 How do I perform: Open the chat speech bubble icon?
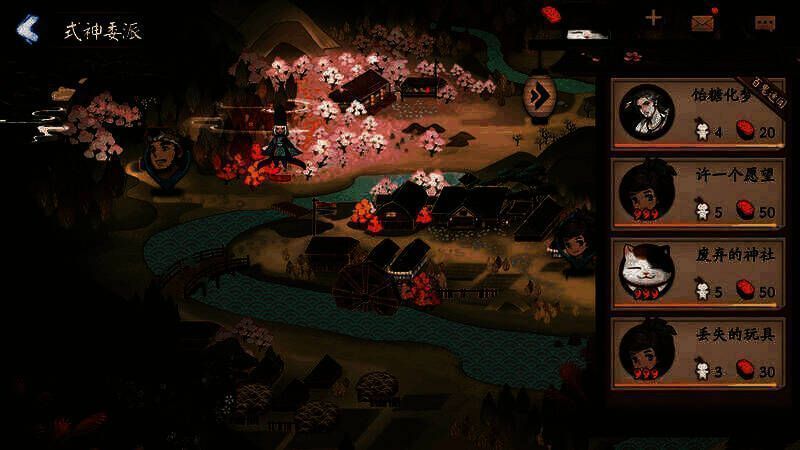tap(766, 22)
